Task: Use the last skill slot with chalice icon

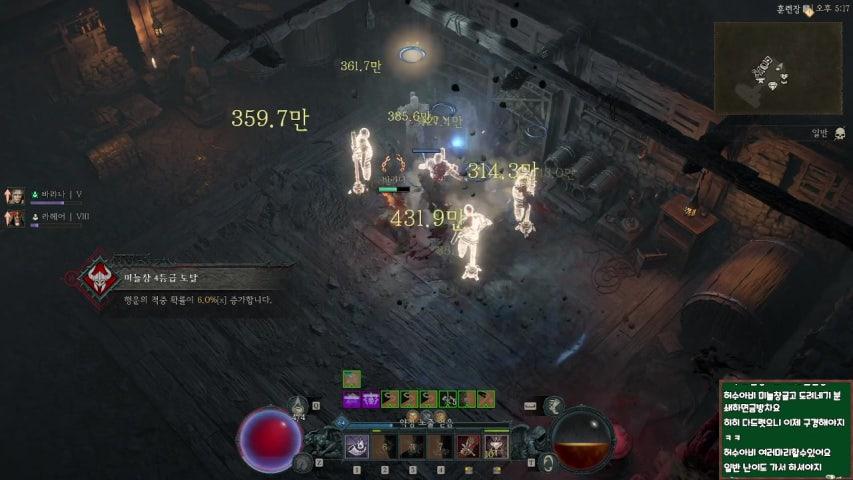Action: [x=495, y=447]
